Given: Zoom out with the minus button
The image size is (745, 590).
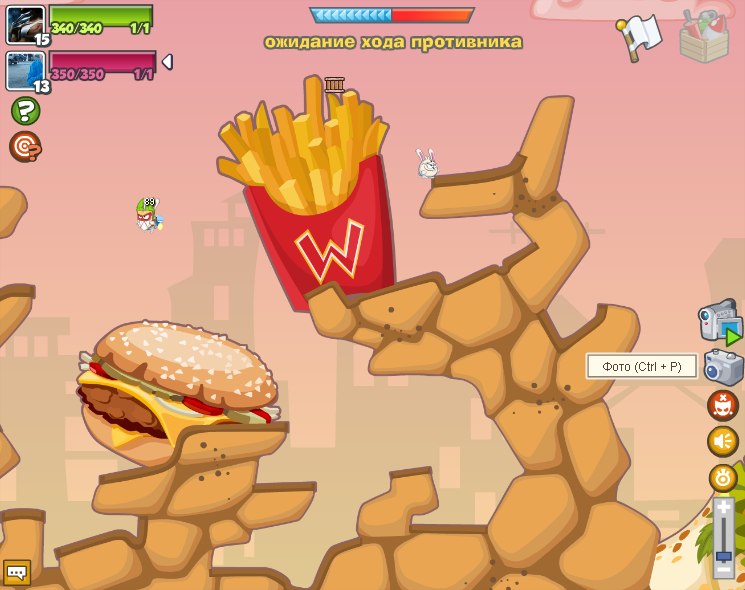Looking at the screenshot, I should pyautogui.click(x=723, y=570).
